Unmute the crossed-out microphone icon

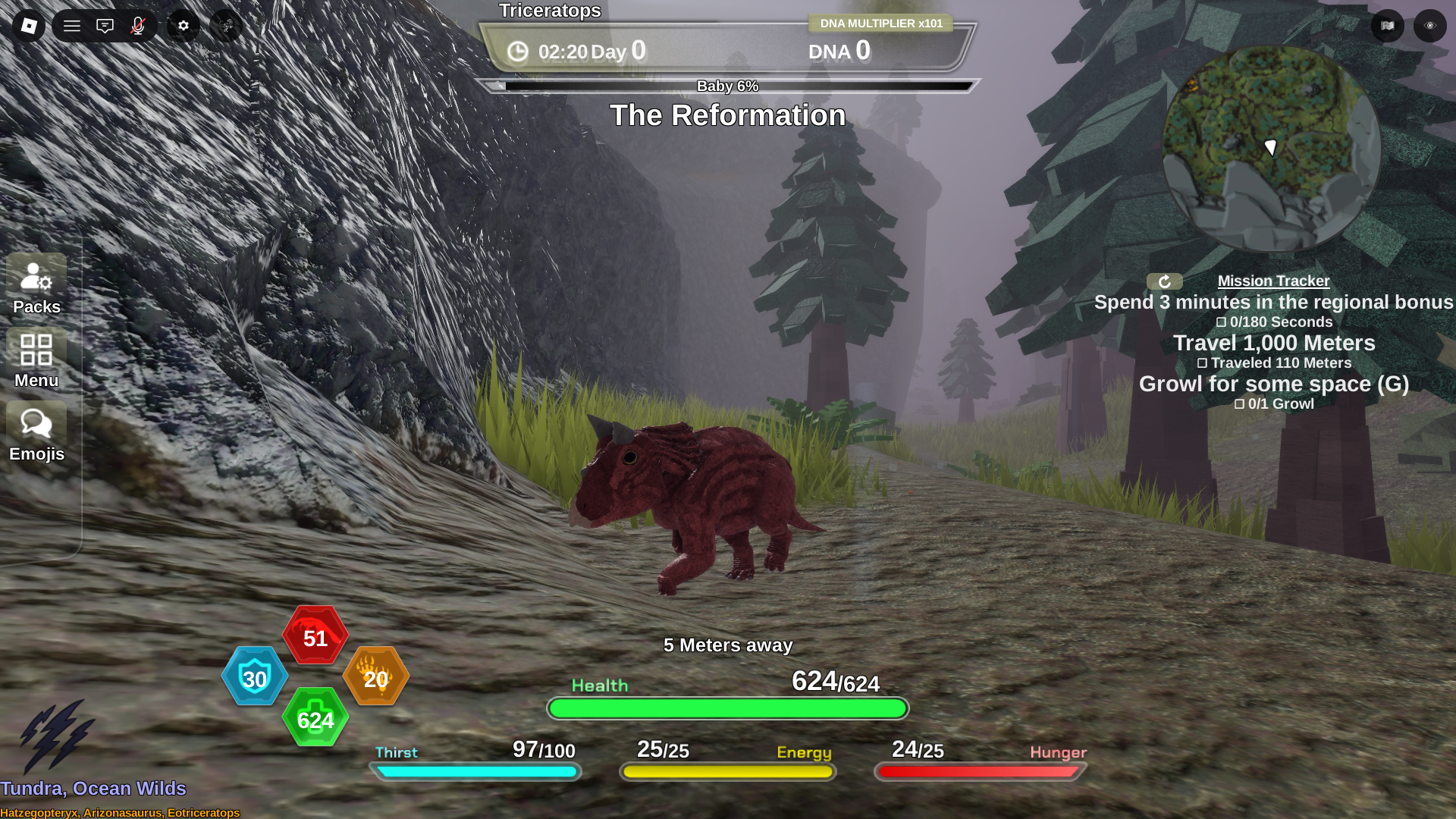point(137,25)
